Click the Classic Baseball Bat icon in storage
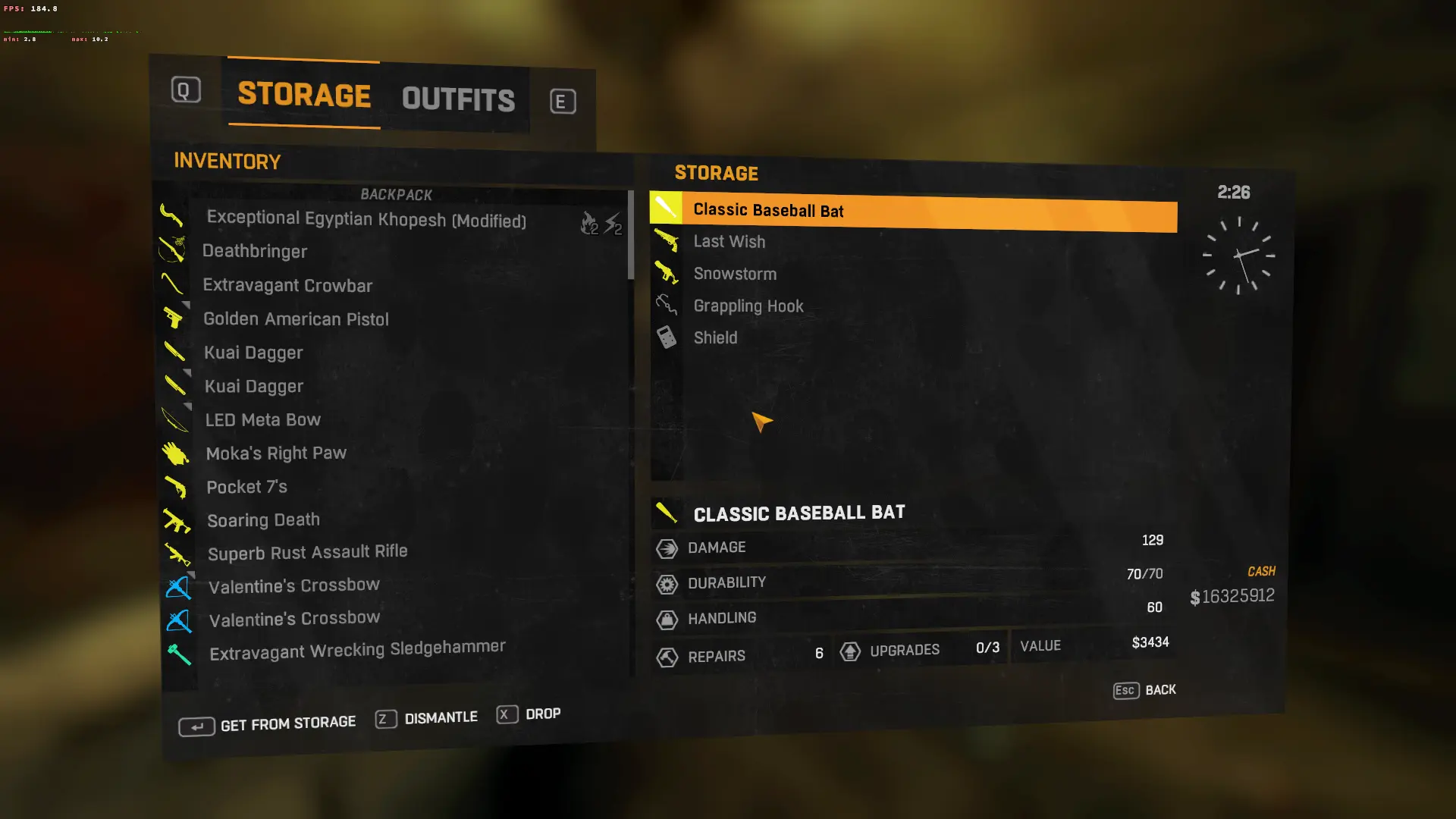The height and width of the screenshot is (819, 1456). (666, 206)
